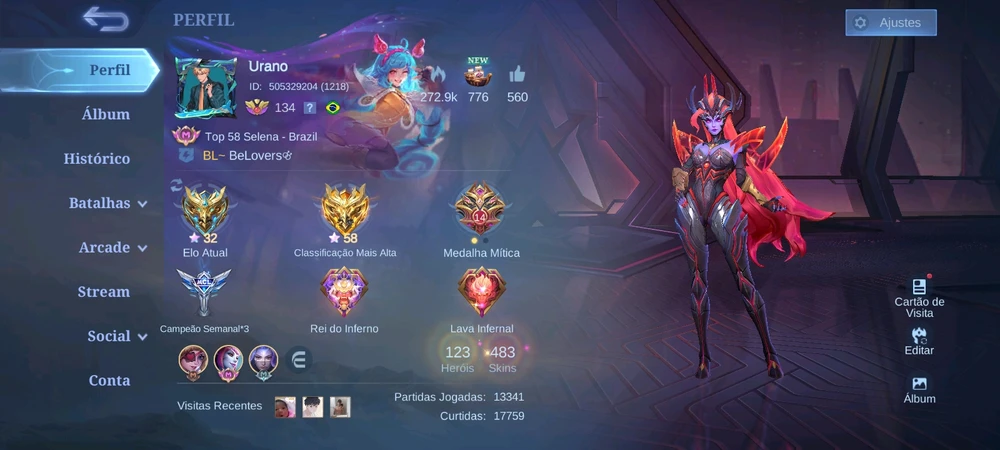1000x450 pixels.
Task: View the Elo Atual rank badge
Action: click(x=205, y=210)
